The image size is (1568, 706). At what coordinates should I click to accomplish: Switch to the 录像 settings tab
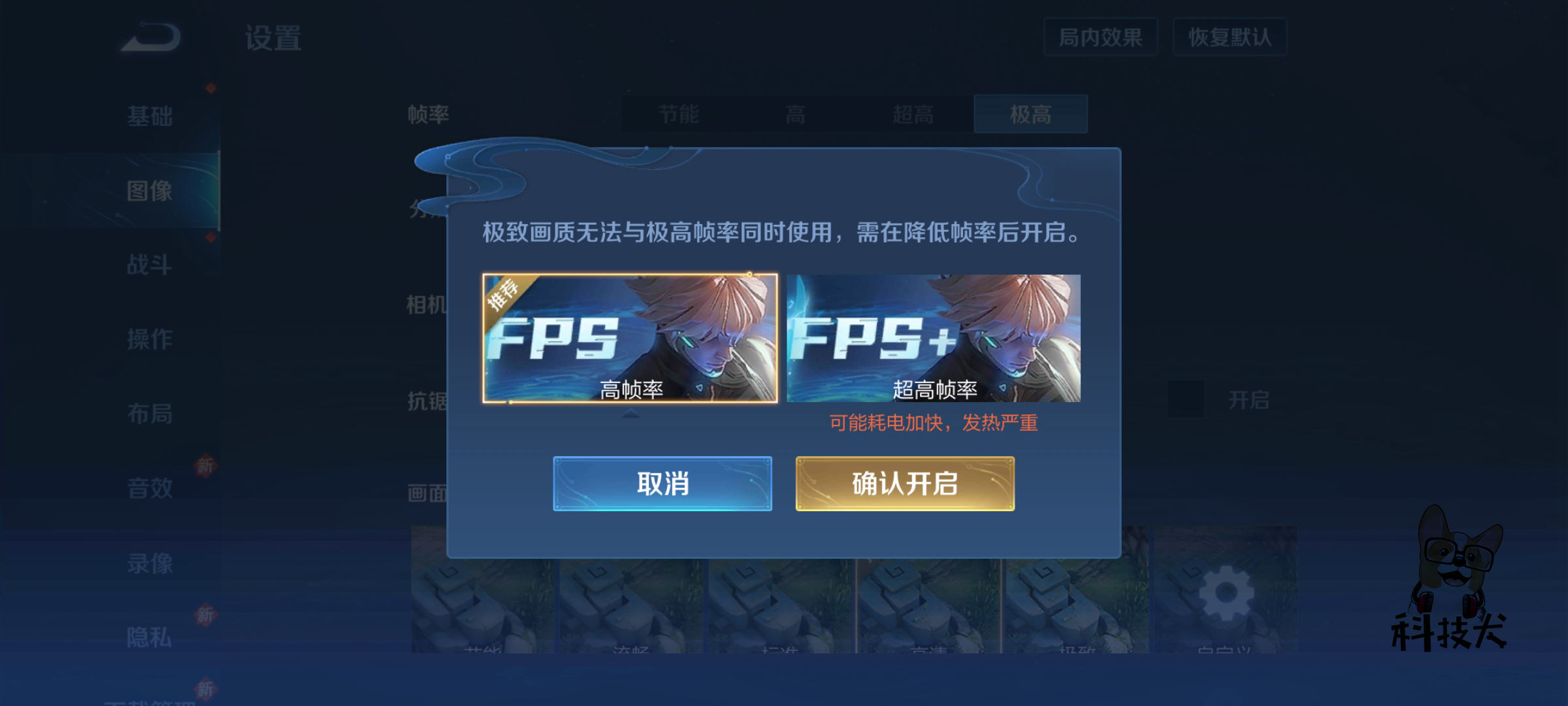click(x=149, y=562)
